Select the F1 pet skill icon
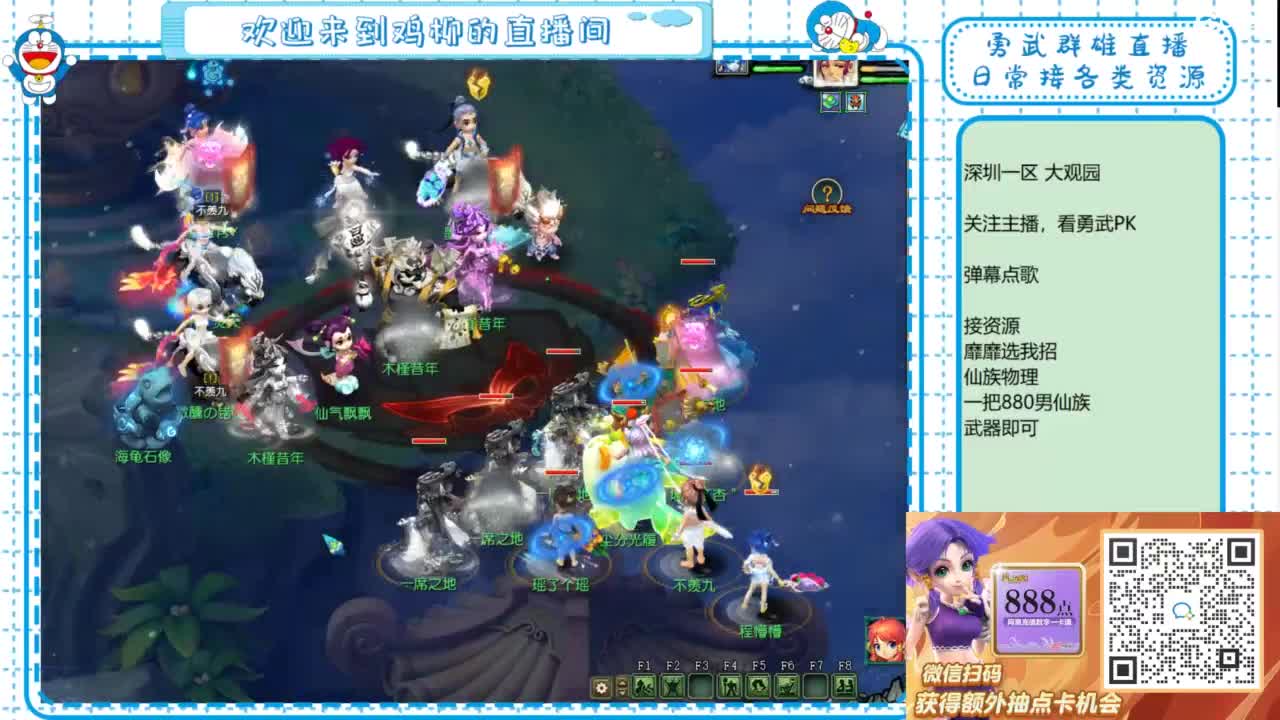 point(644,686)
